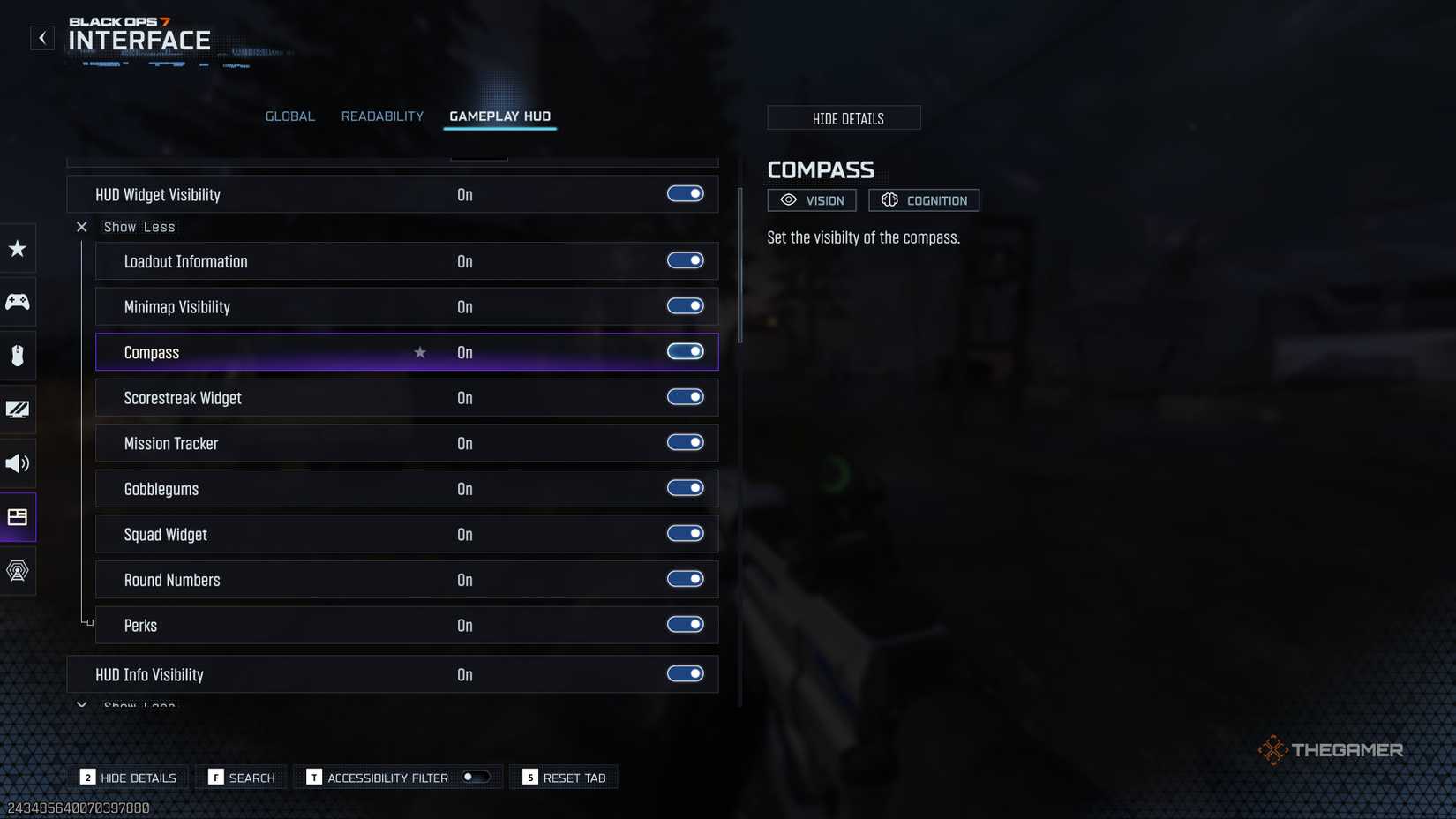The image size is (1456, 819).
Task: Toggle Minimap Visibility off
Action: coord(685,306)
